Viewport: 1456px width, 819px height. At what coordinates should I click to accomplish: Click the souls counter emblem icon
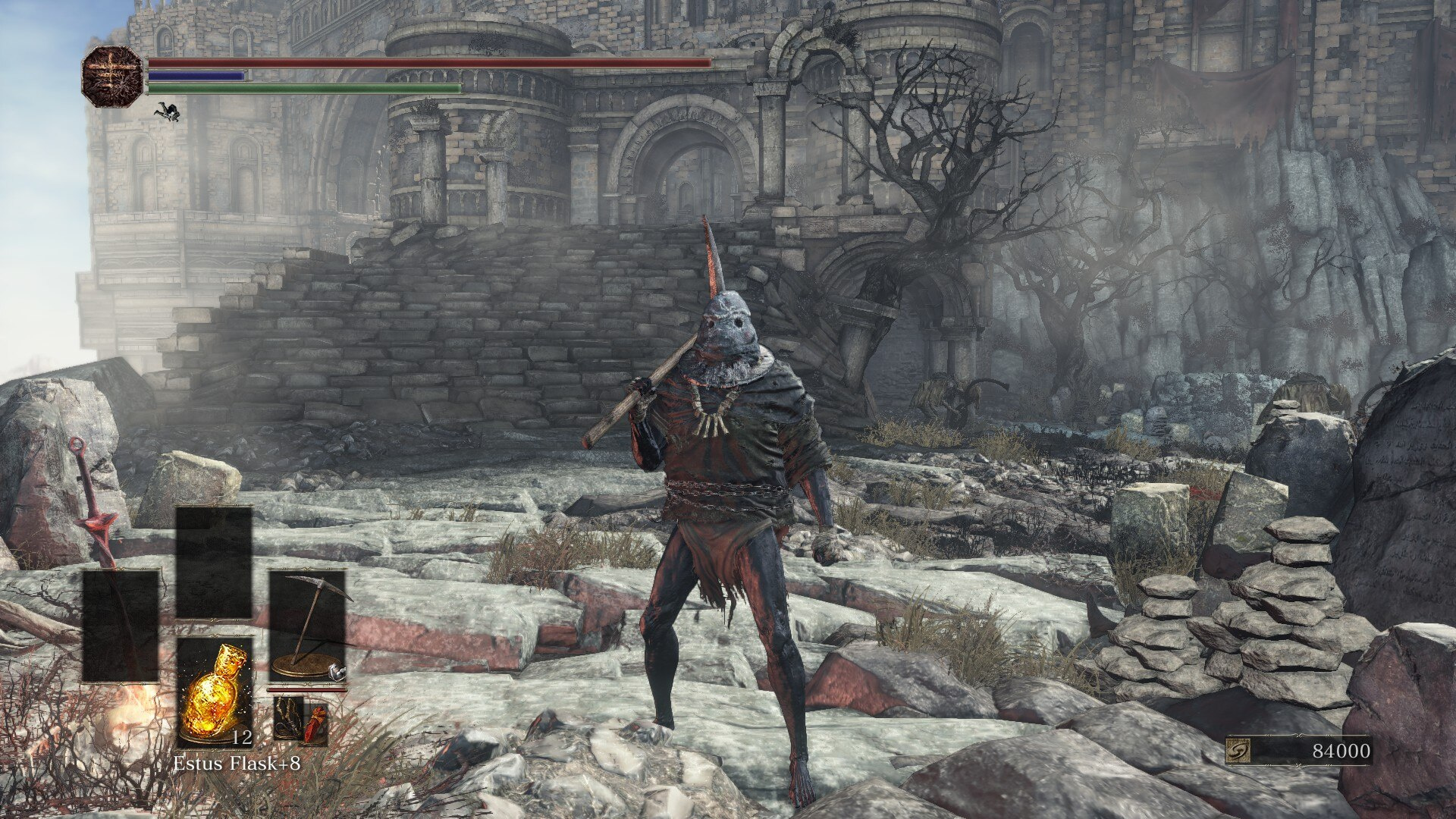(1238, 752)
